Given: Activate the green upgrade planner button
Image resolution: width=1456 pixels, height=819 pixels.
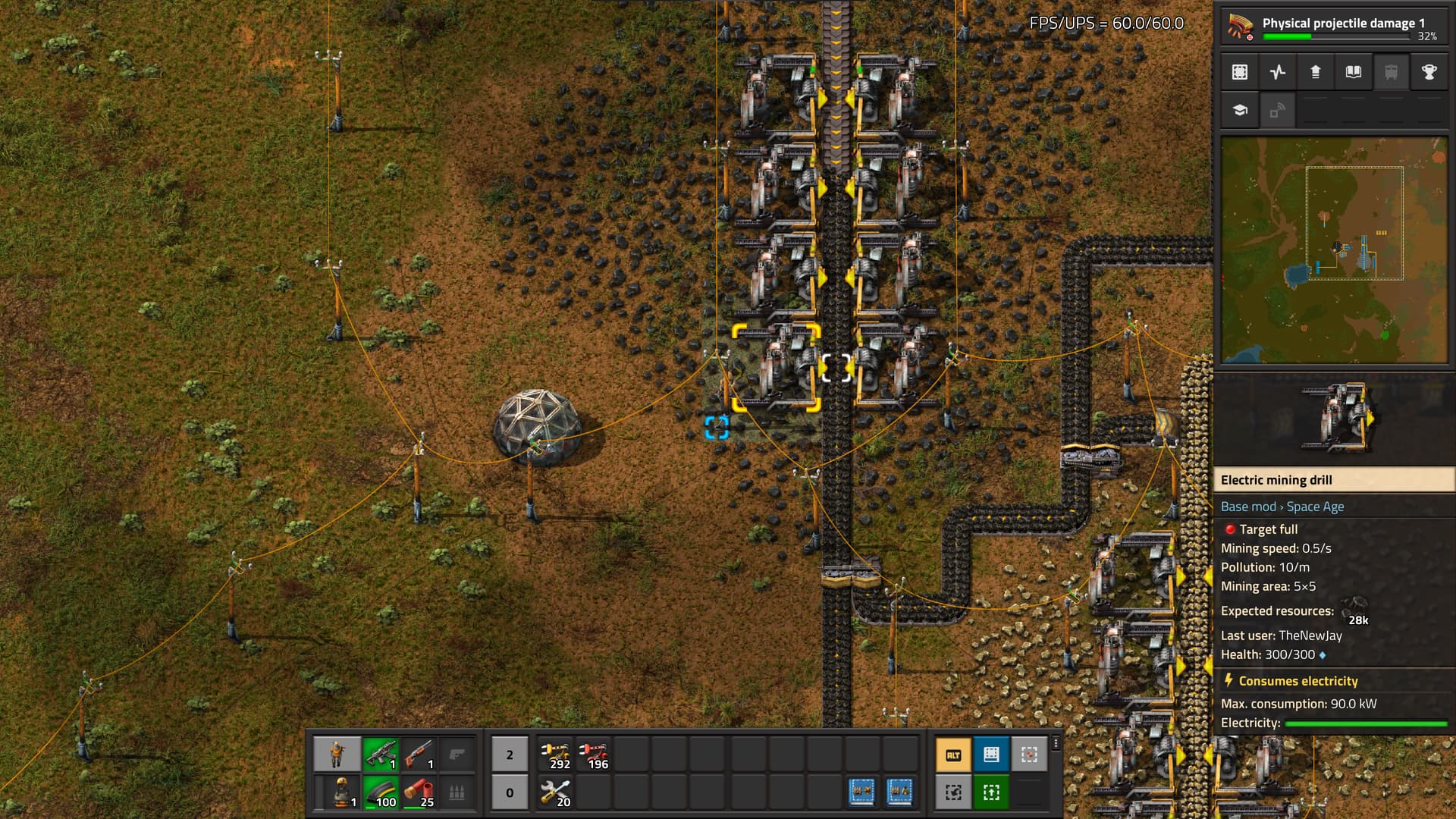Looking at the screenshot, I should tap(991, 792).
